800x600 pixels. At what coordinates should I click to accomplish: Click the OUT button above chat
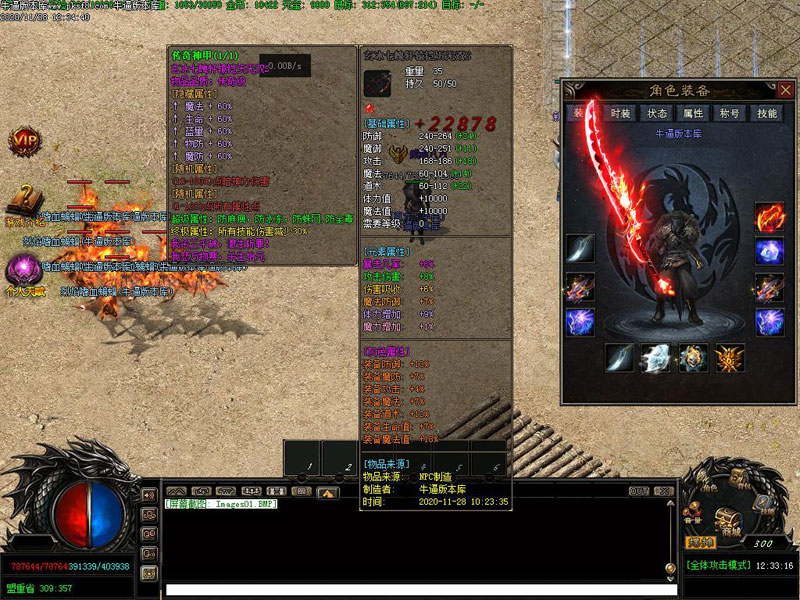(x=639, y=491)
